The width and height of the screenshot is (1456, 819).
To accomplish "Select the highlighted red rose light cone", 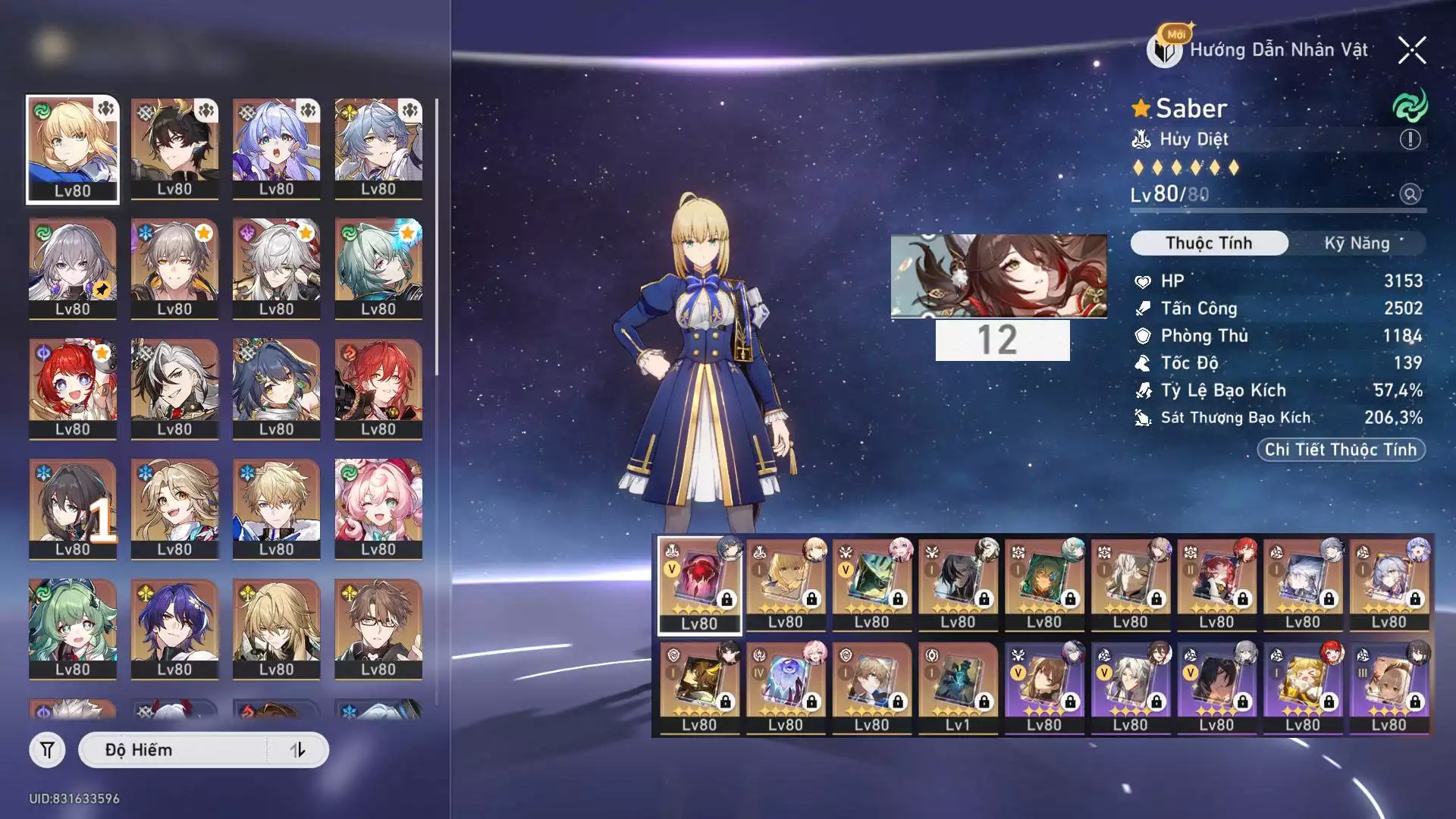I will pos(699,585).
